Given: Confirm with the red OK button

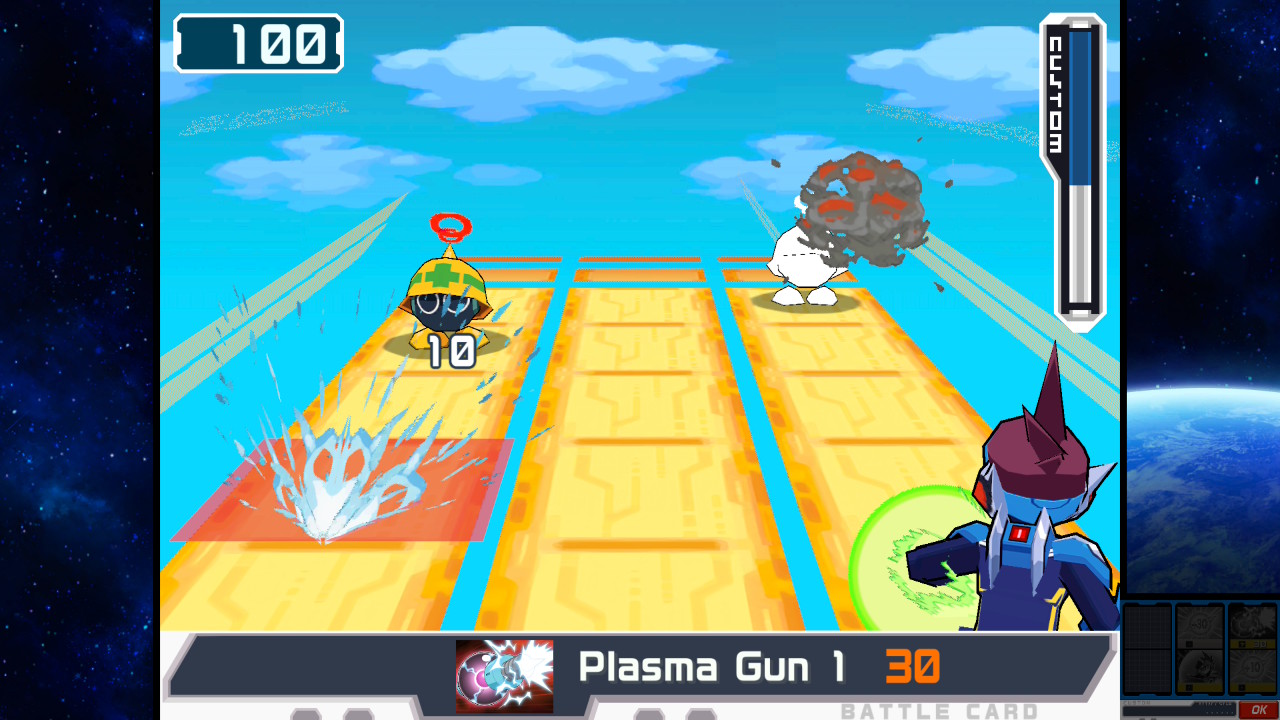Looking at the screenshot, I should 1259,710.
